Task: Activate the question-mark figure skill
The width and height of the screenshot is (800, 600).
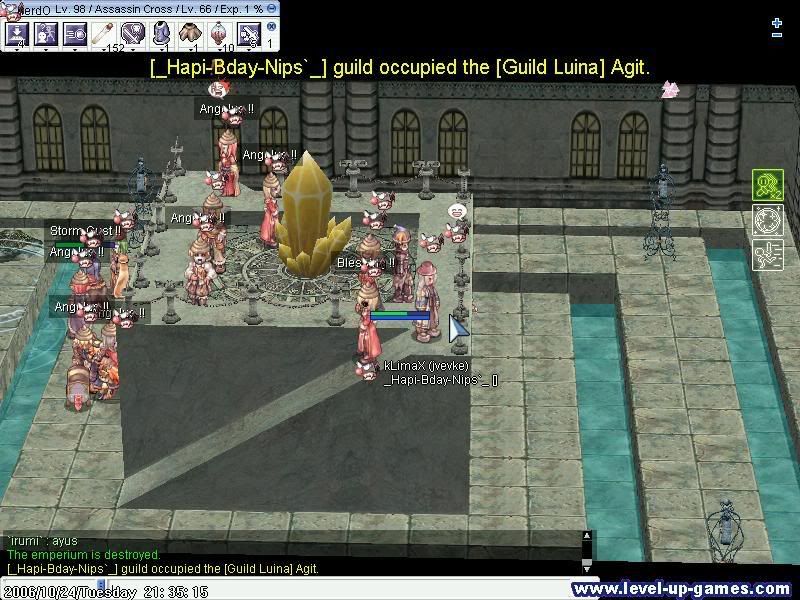Action: point(46,35)
